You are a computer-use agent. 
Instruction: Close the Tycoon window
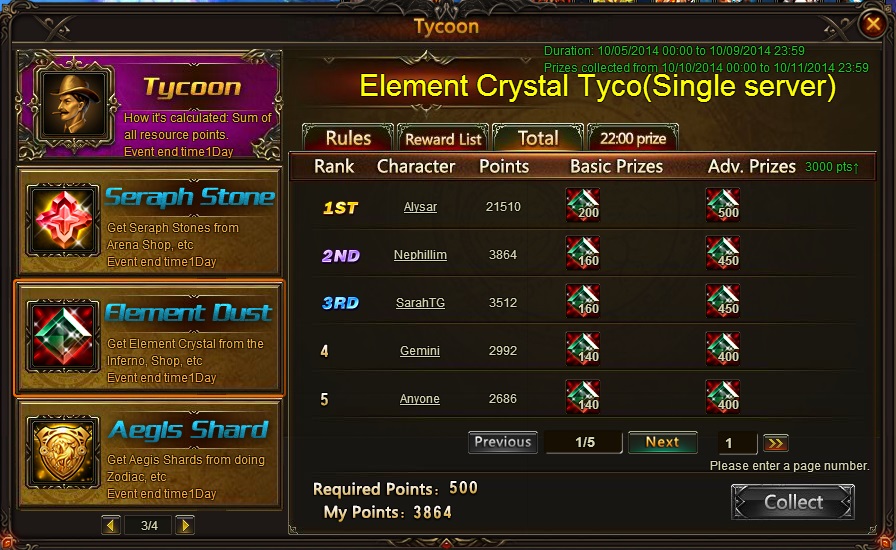(871, 24)
